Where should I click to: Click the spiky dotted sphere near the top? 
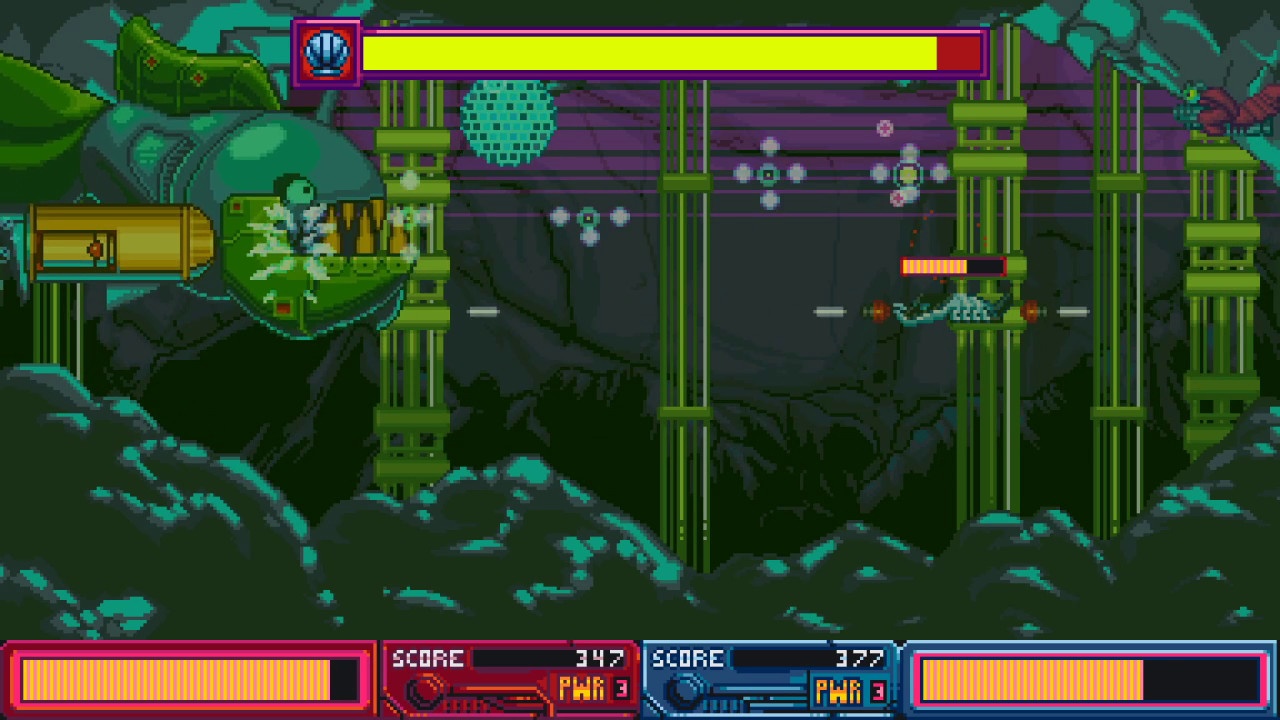click(x=508, y=120)
